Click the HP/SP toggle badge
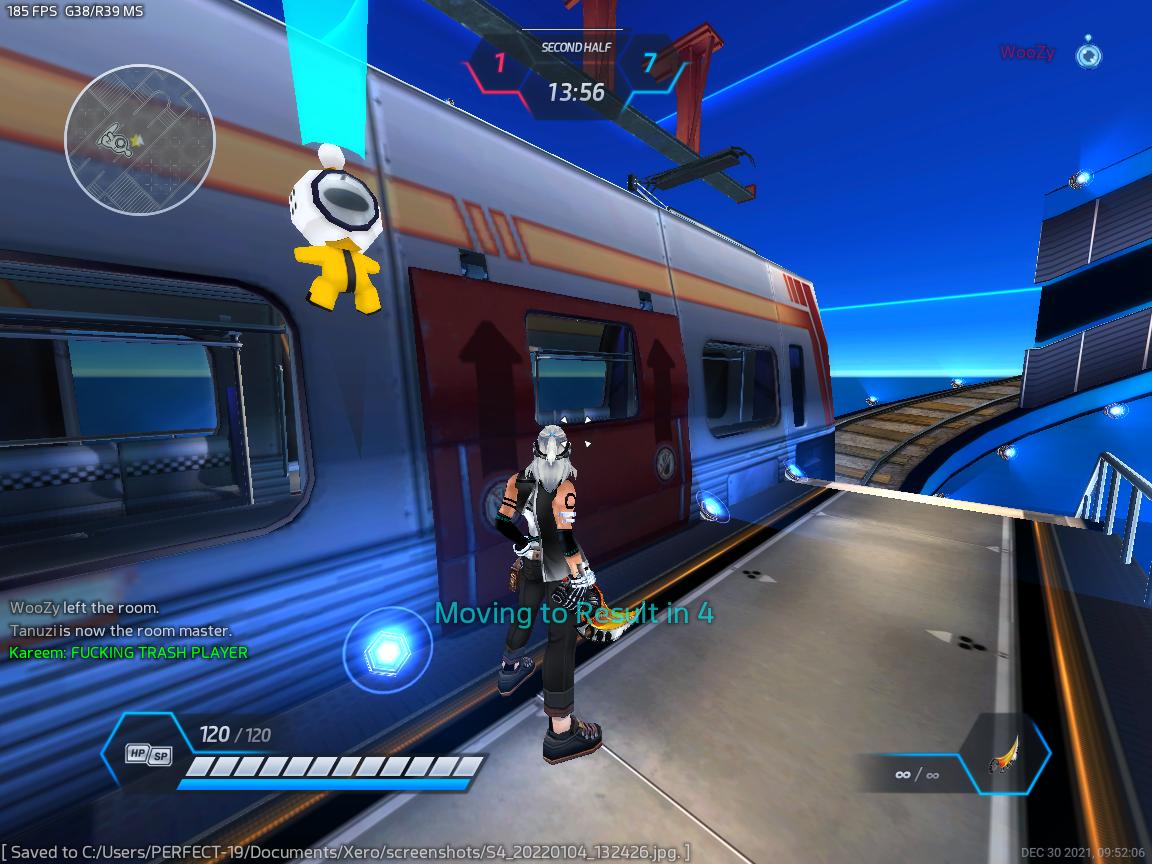 pos(148,755)
